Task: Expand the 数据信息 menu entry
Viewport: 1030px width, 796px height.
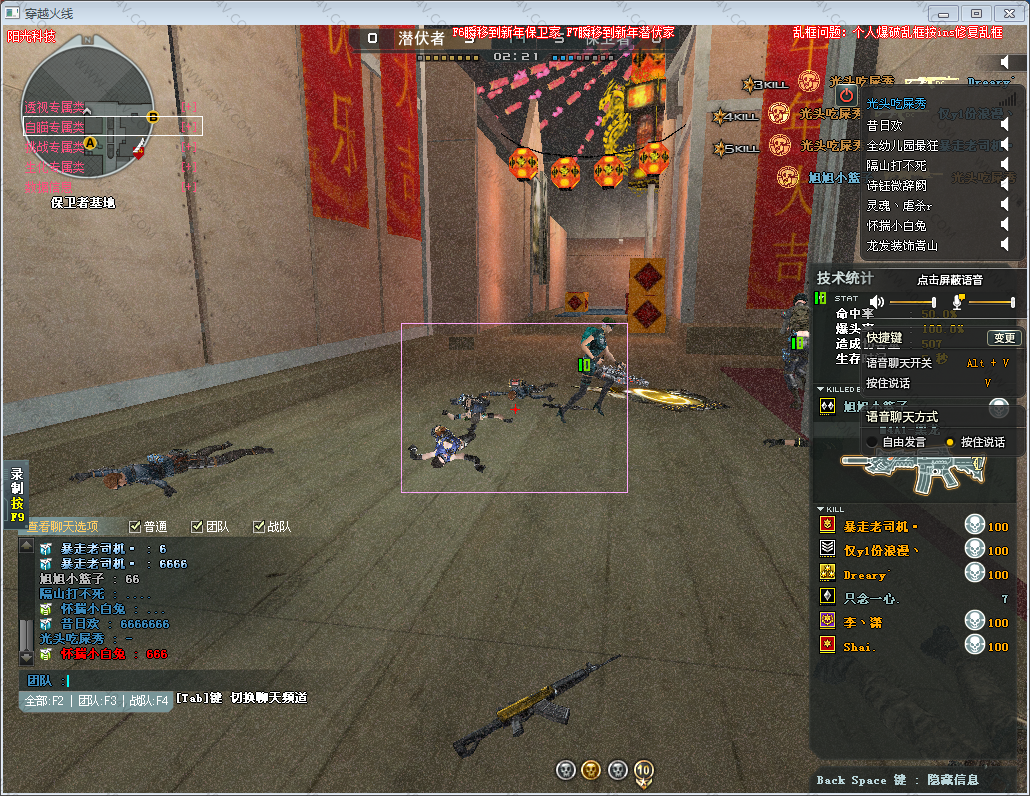Action: [50, 186]
